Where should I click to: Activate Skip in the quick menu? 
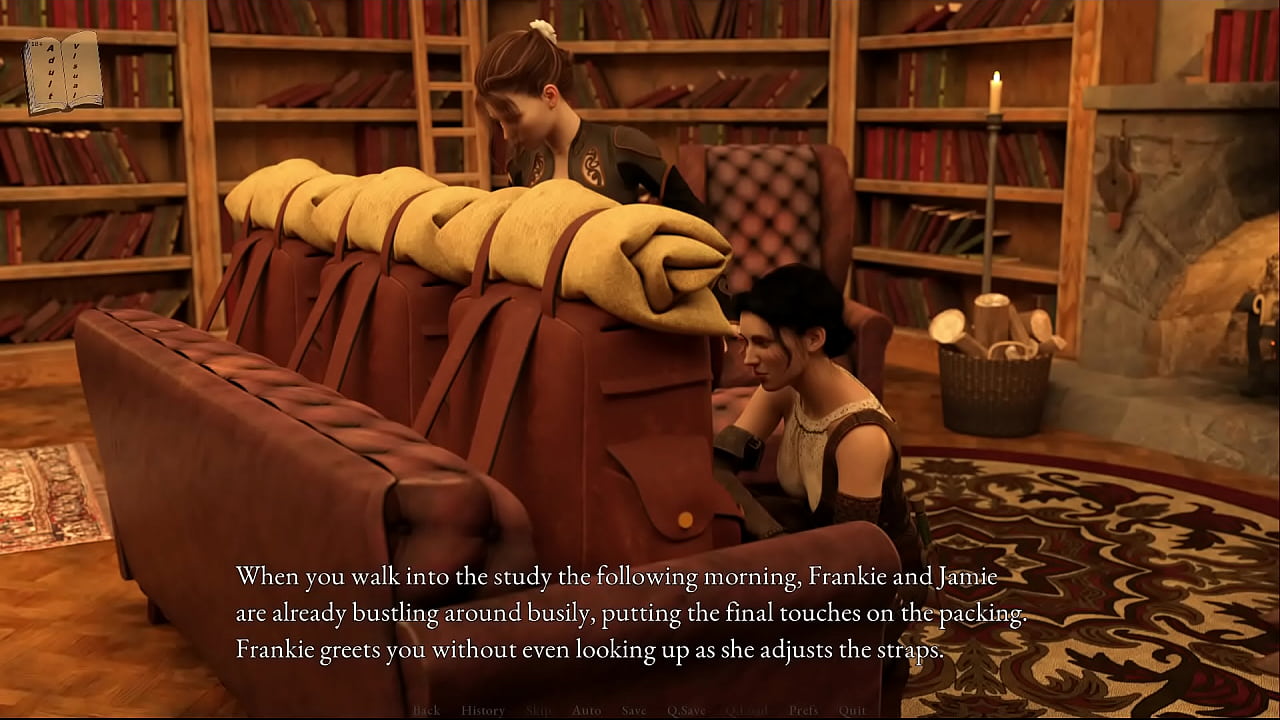(x=538, y=711)
